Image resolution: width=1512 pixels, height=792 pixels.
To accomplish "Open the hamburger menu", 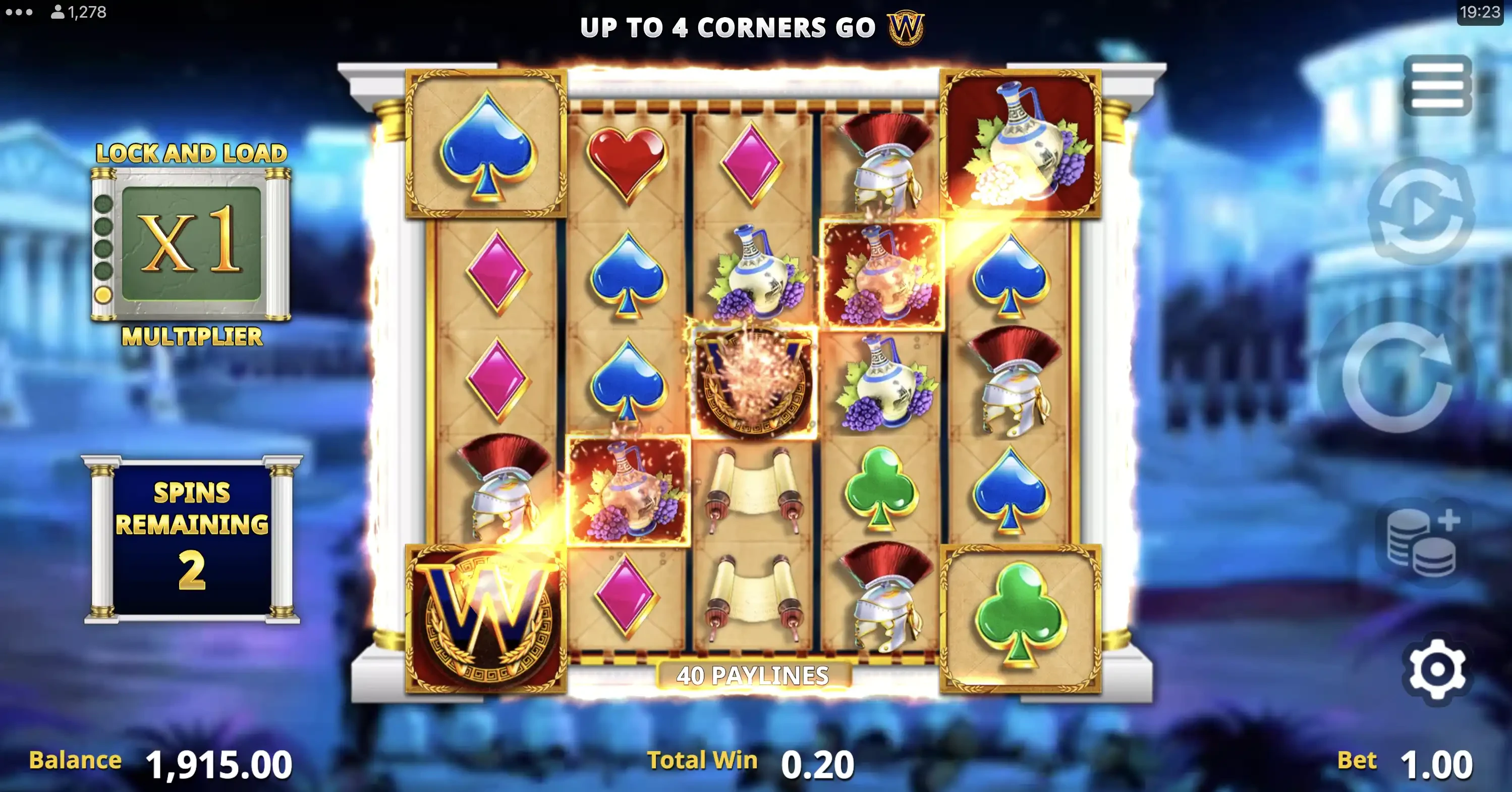I will pyautogui.click(x=1437, y=86).
